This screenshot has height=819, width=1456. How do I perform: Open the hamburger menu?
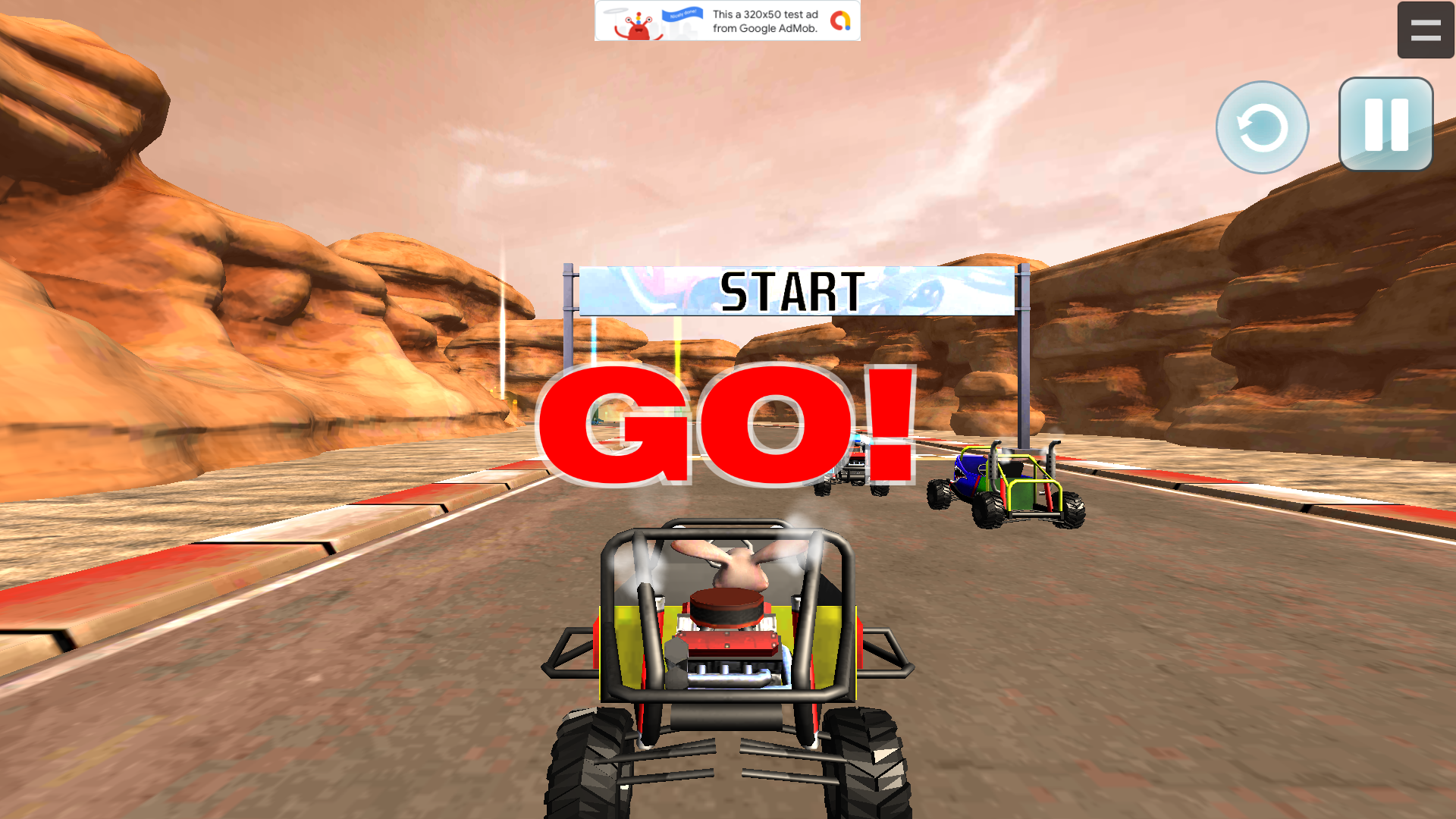[1426, 30]
